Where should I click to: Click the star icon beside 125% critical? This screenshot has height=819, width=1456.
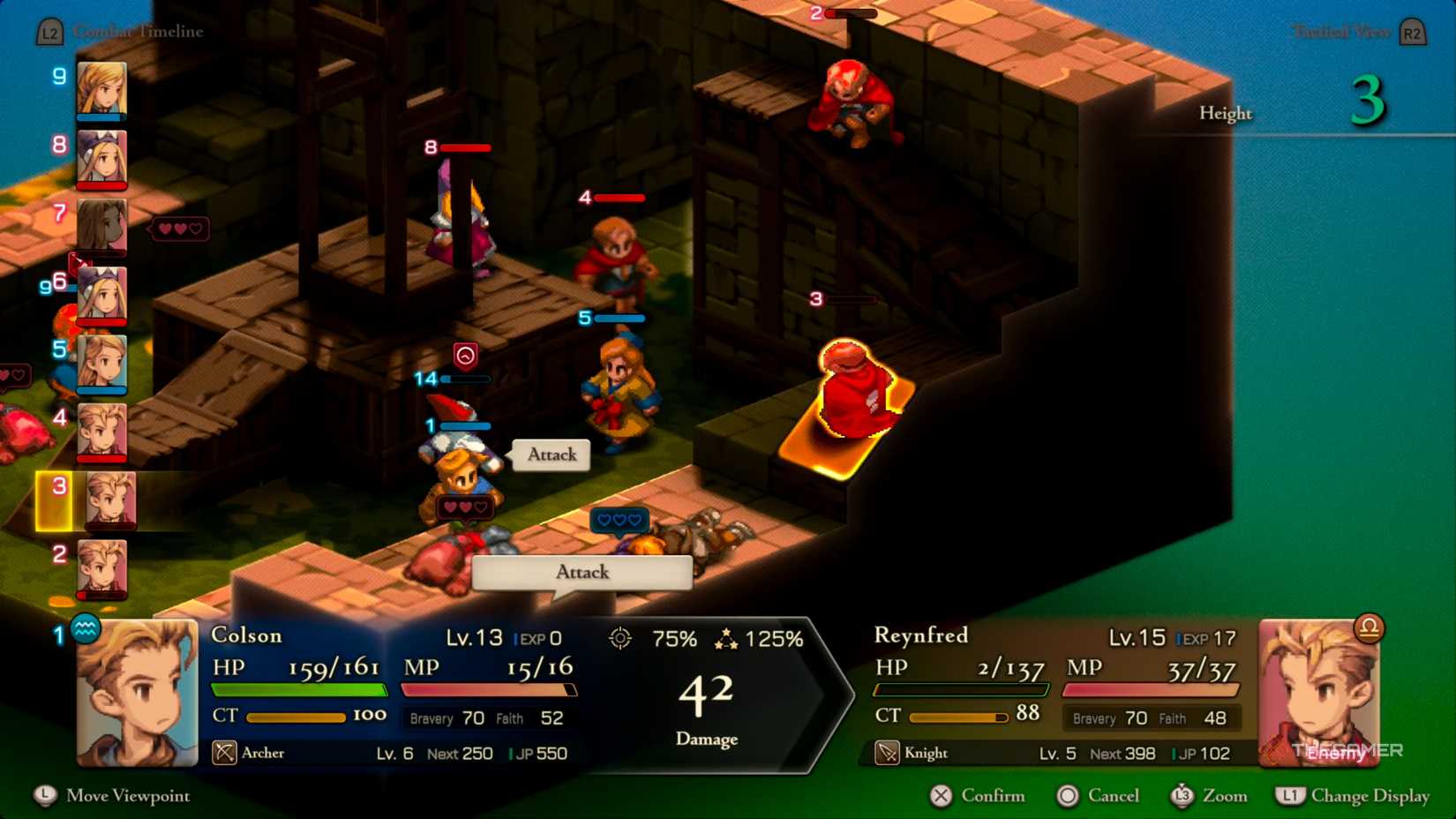coord(729,638)
